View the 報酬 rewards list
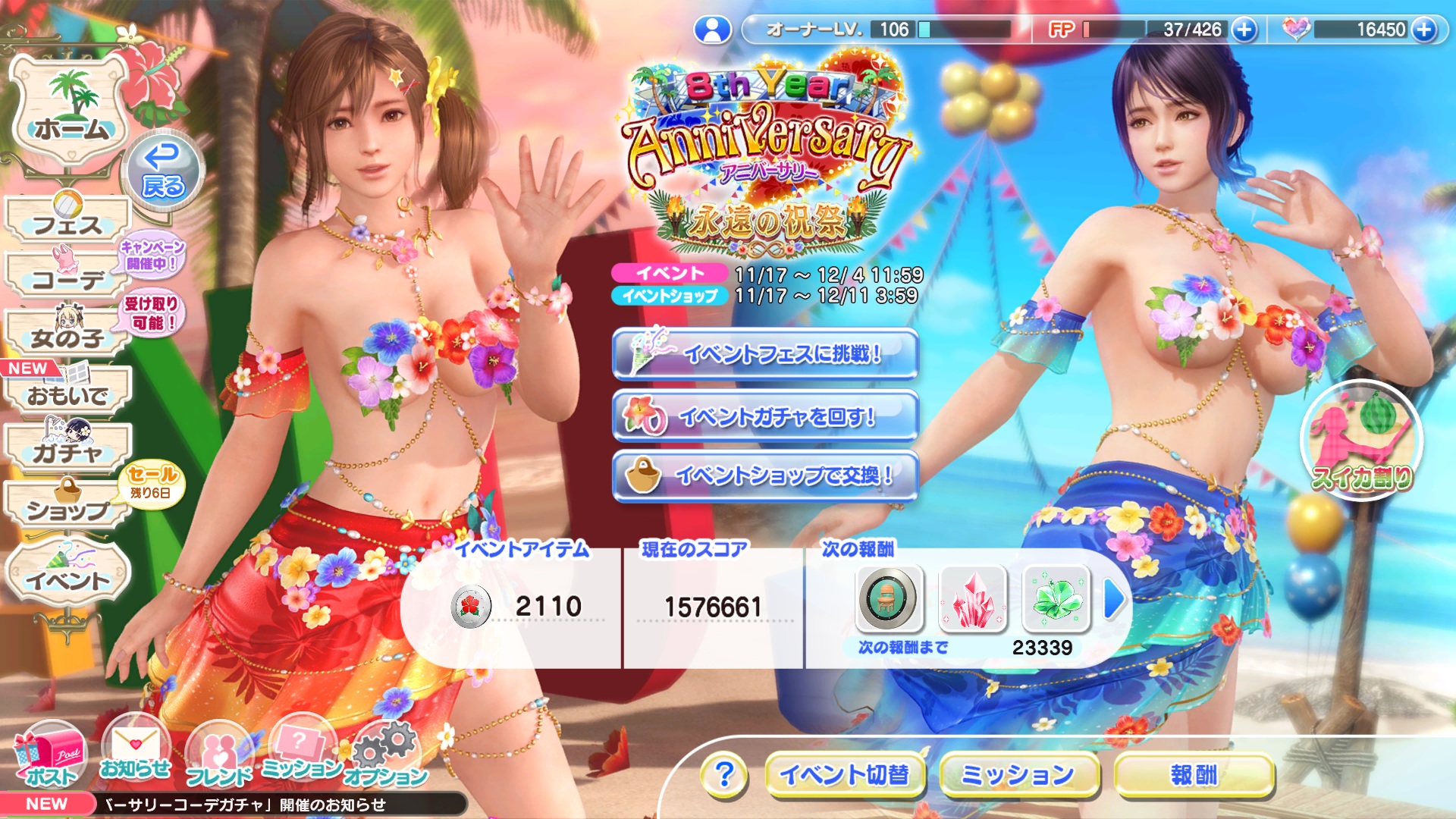 pos(1193,775)
